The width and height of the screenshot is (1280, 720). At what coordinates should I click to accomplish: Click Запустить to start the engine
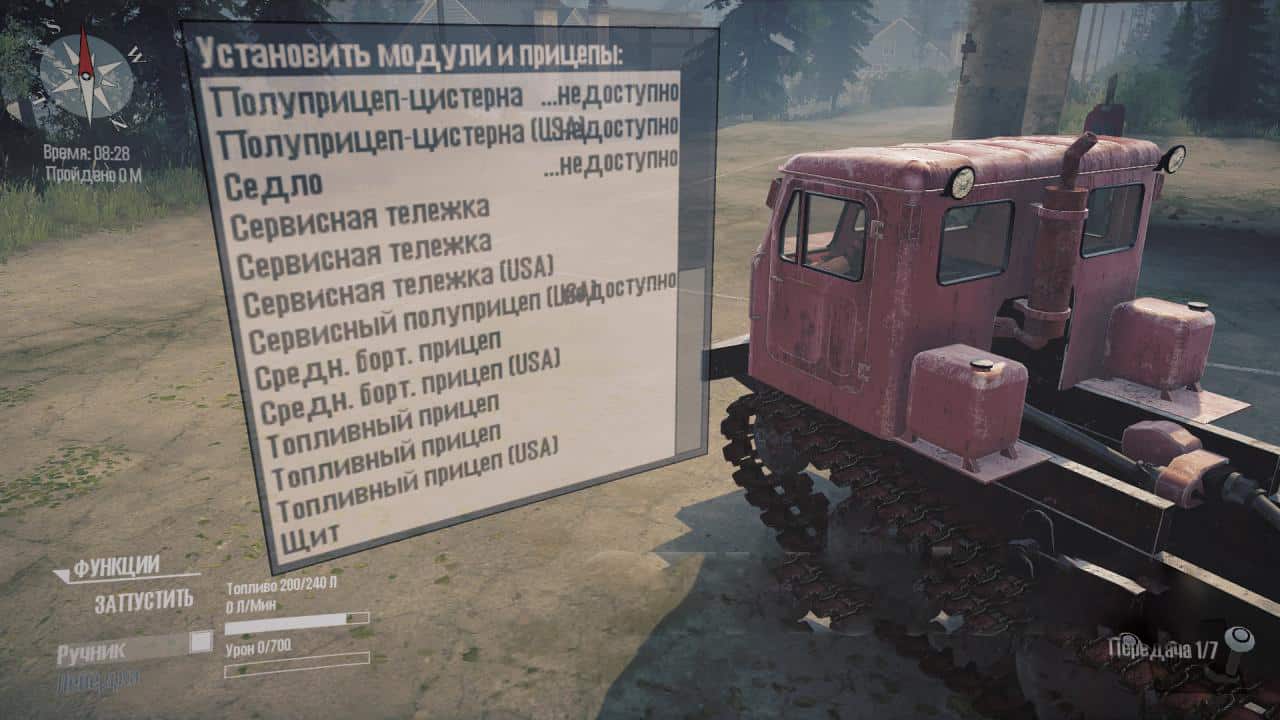144,601
